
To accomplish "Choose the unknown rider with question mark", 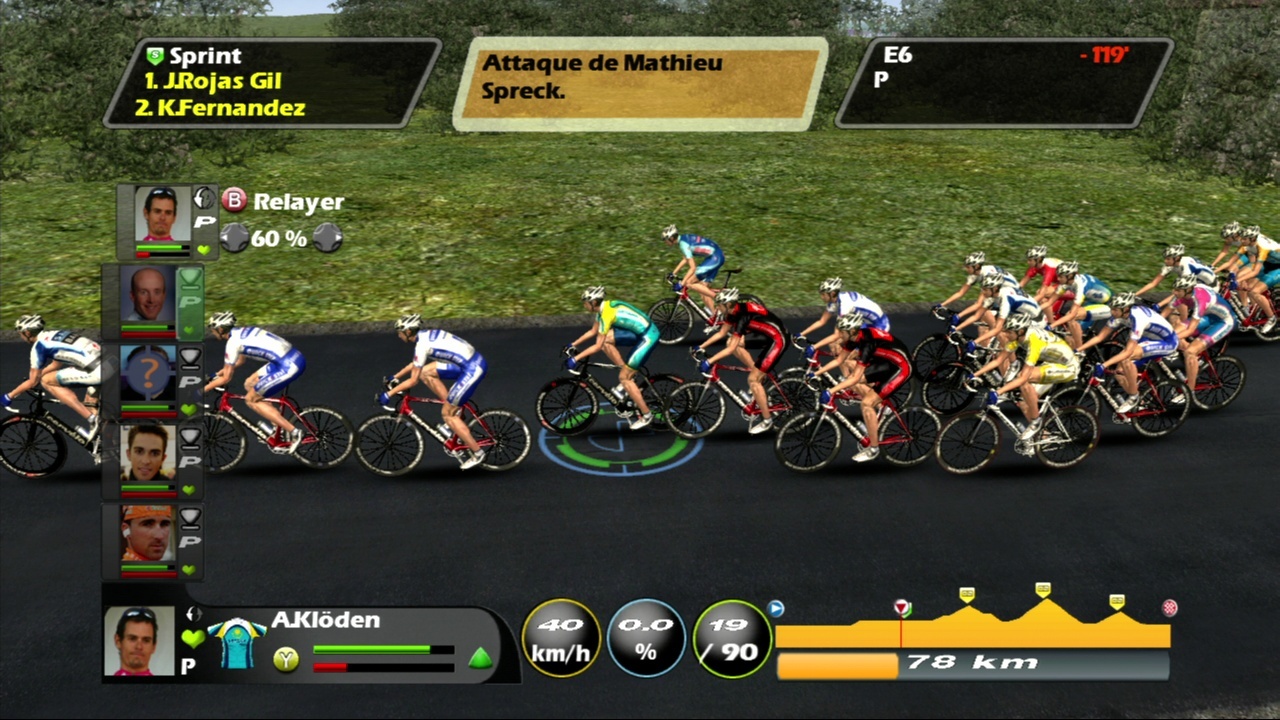I will [149, 373].
